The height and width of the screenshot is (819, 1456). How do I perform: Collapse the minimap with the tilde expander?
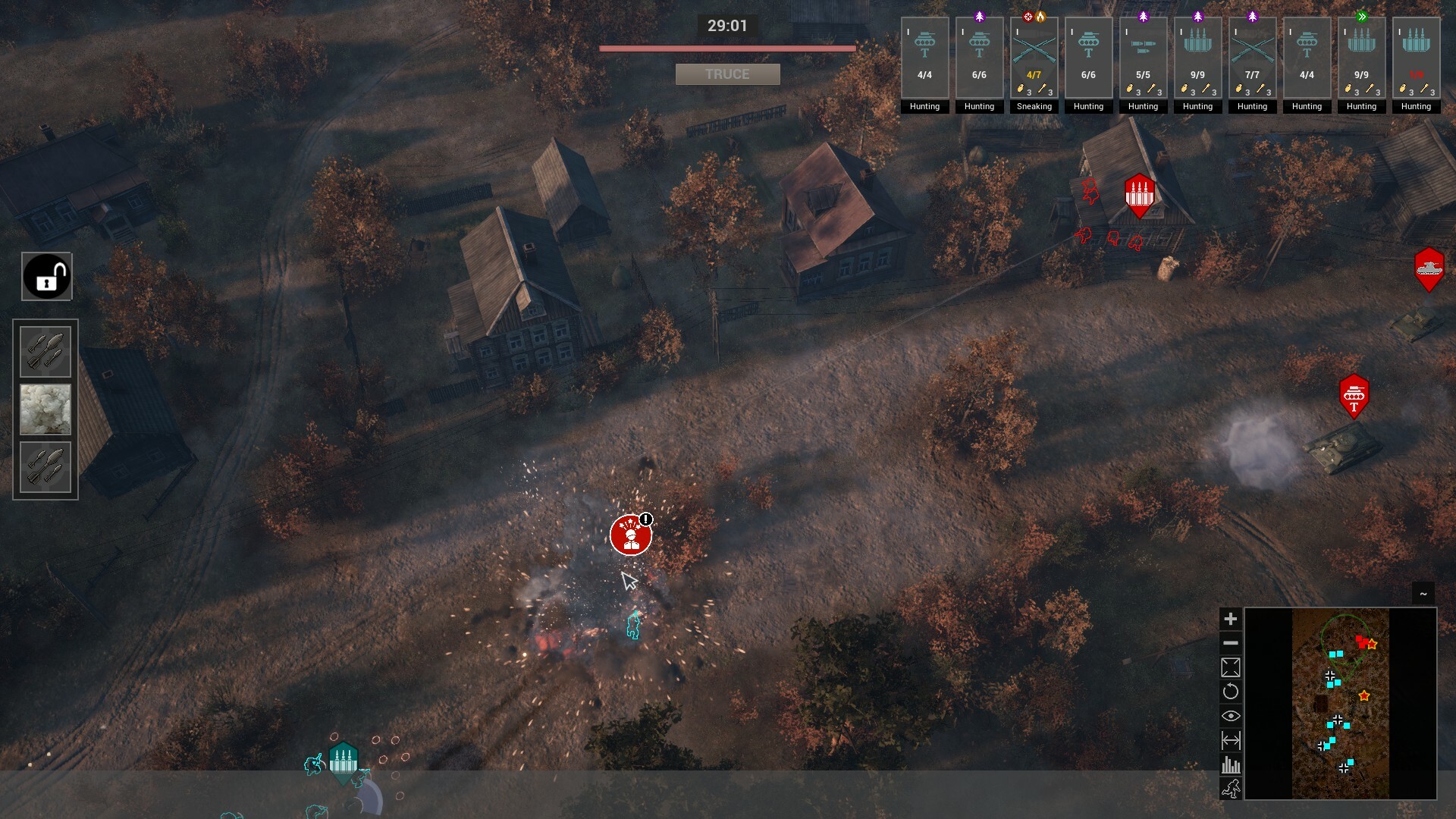tap(1423, 594)
